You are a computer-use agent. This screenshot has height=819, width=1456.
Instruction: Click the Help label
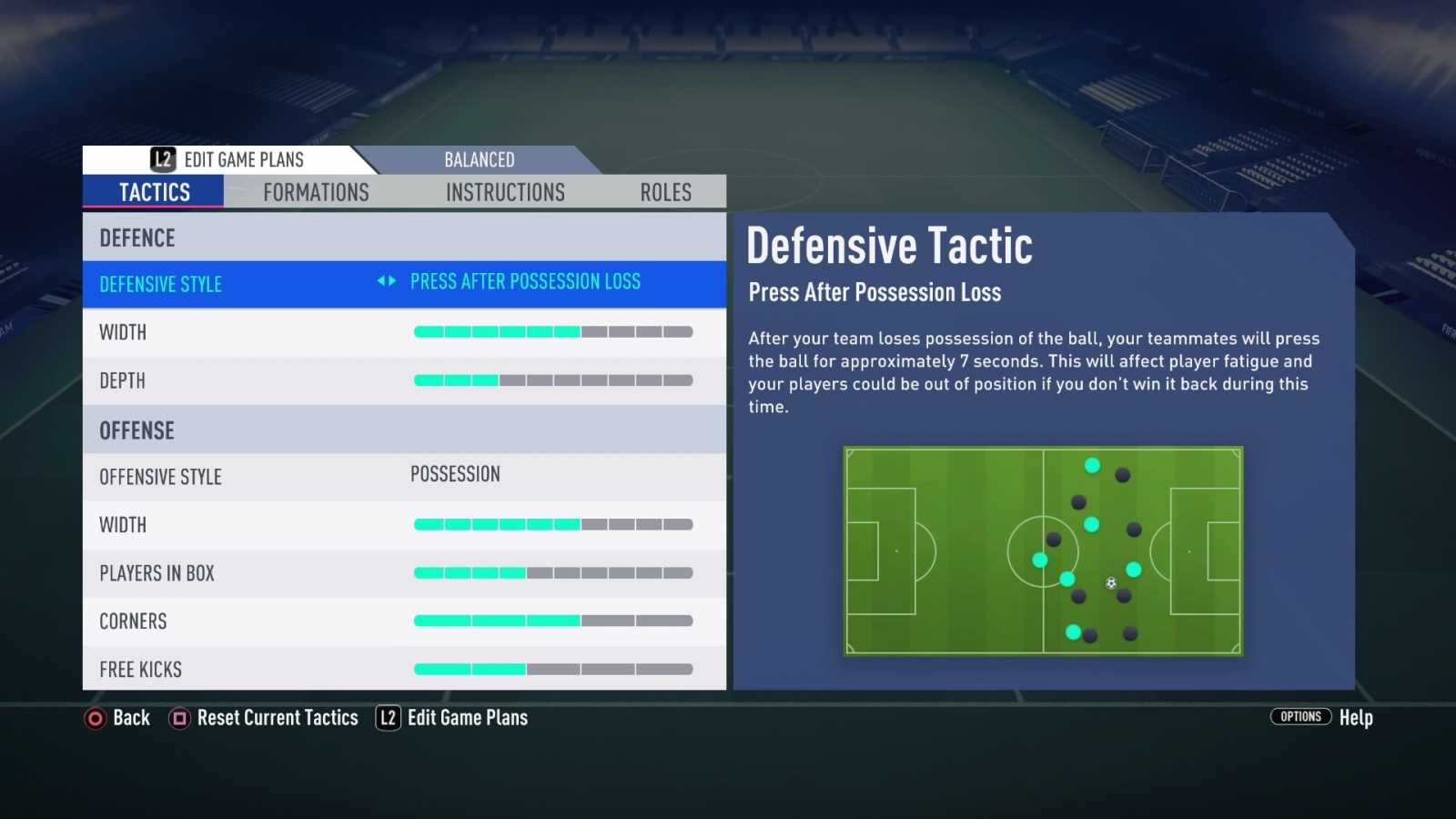[x=1356, y=717]
